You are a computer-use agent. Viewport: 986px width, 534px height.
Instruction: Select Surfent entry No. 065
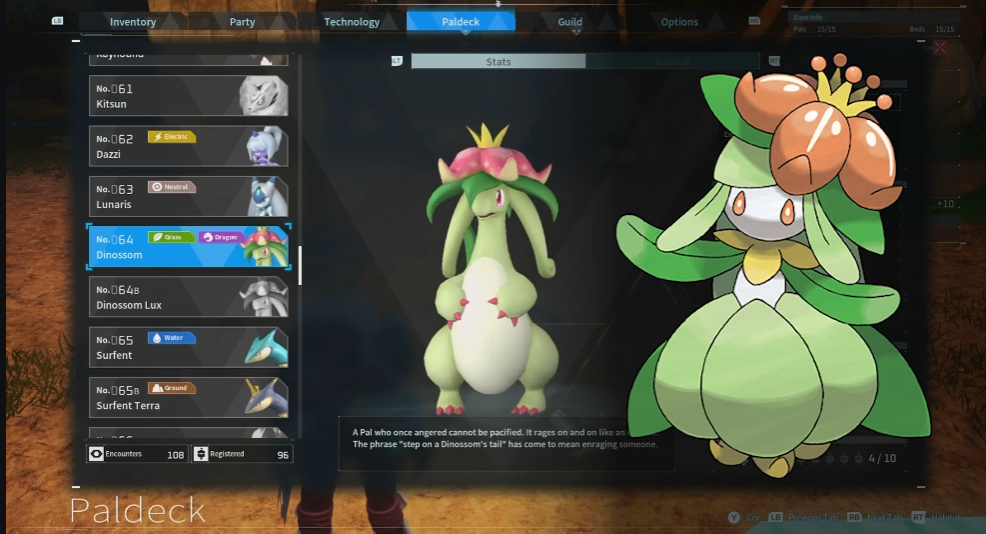pos(188,347)
